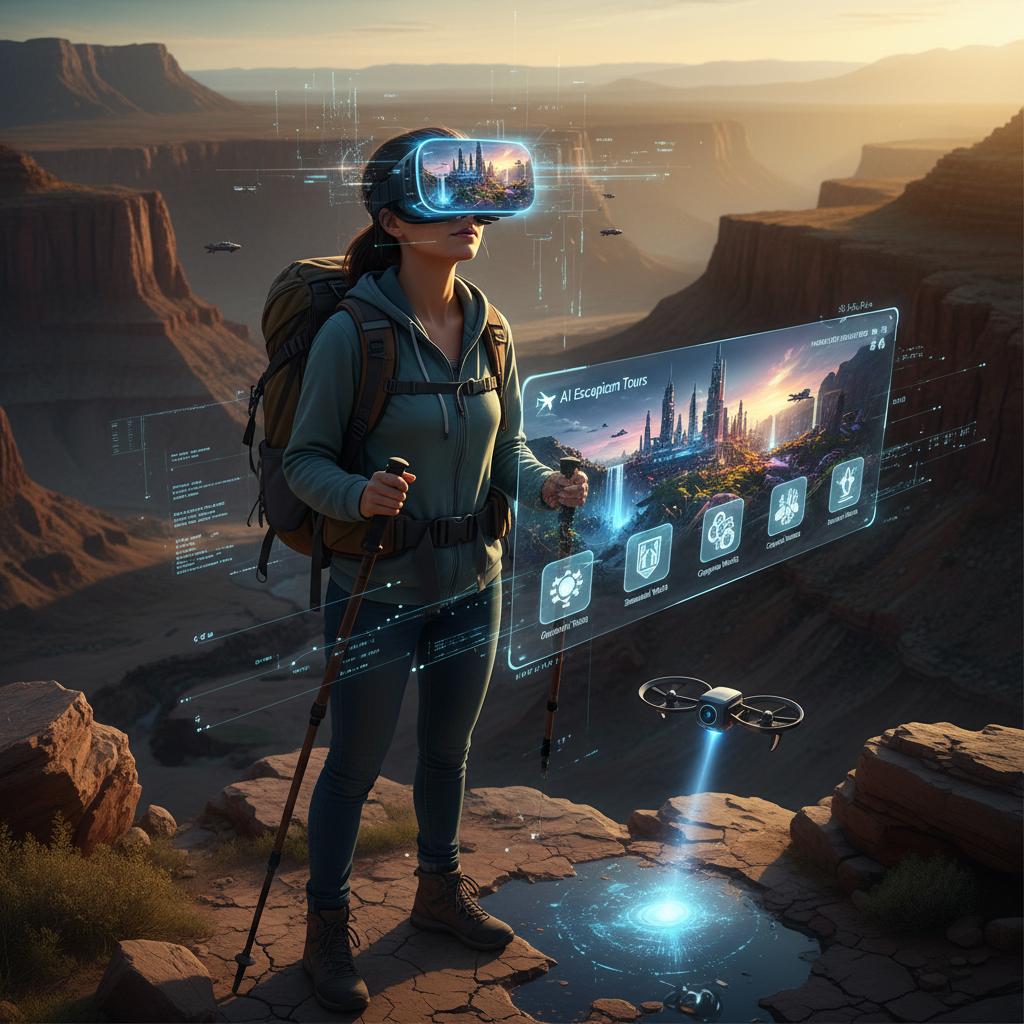
Task: Activate the plant bundle icon tile
Action: click(x=786, y=505)
